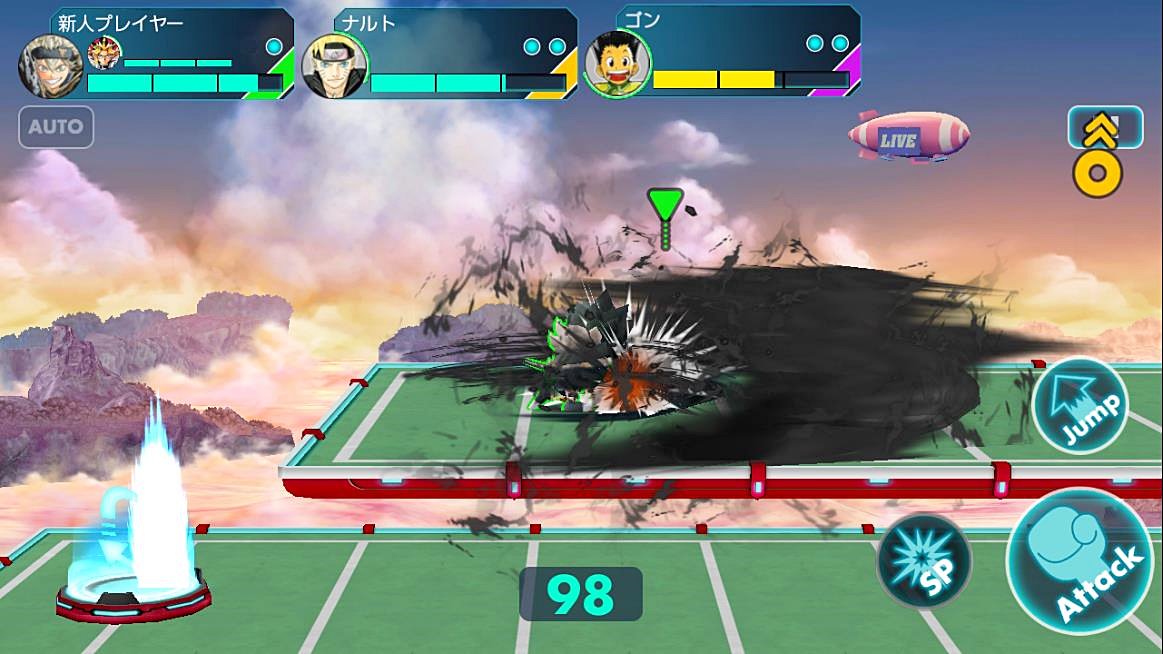Screen dimensions: 1163x654
Task: Tap the Jump button
Action: tap(1079, 406)
